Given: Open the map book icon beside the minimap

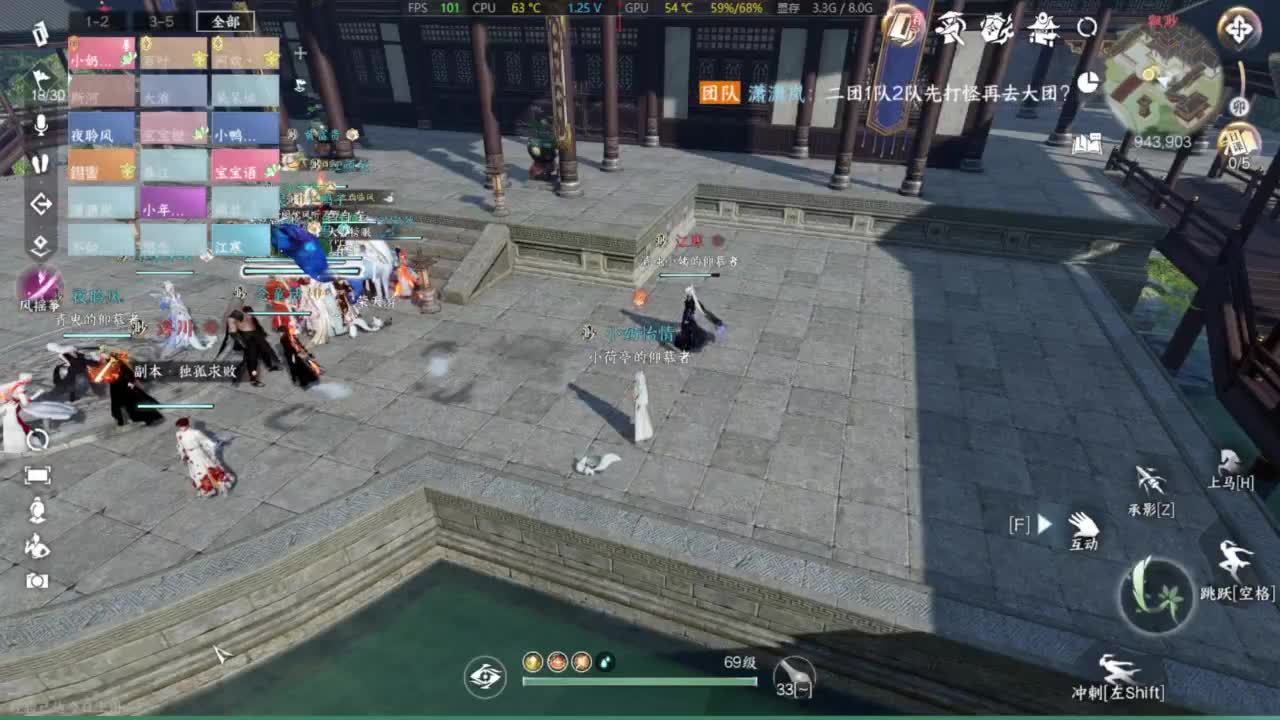Looking at the screenshot, I should [x=1088, y=144].
